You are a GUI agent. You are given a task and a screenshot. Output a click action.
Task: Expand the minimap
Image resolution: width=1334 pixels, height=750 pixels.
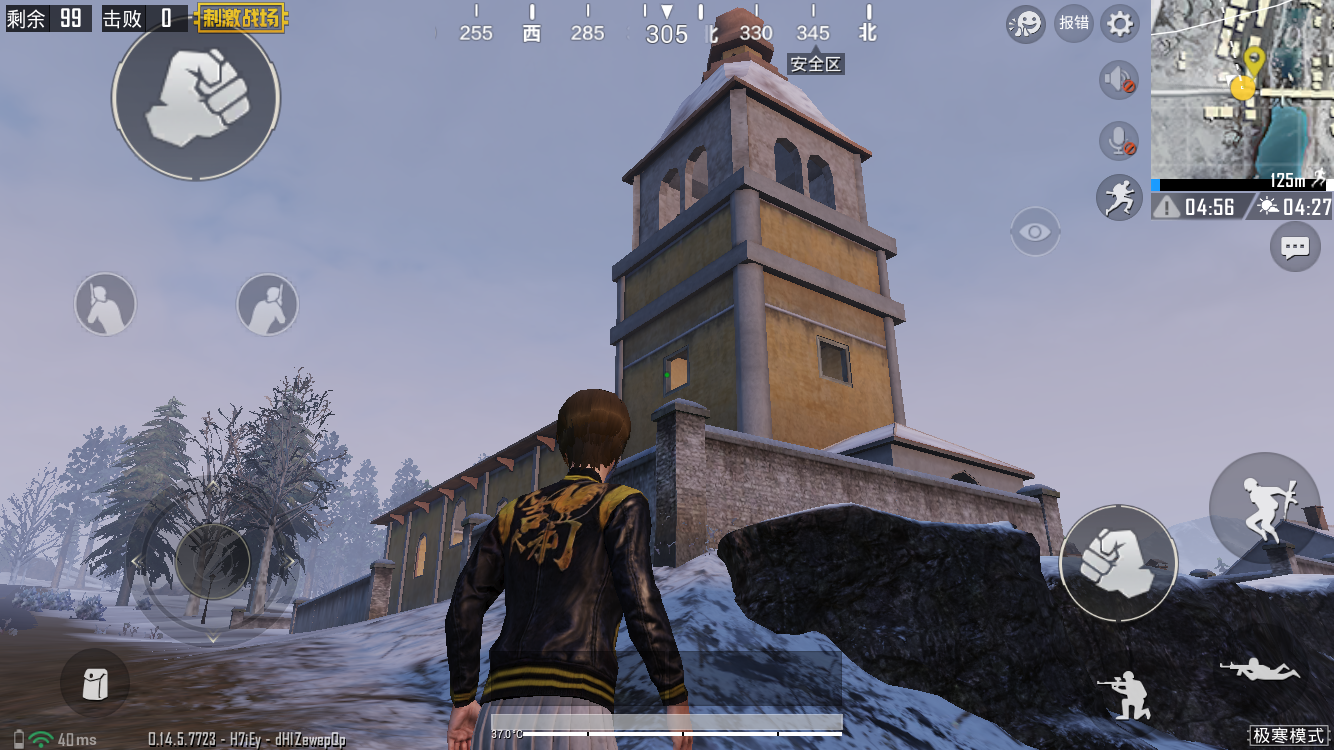(1242, 88)
